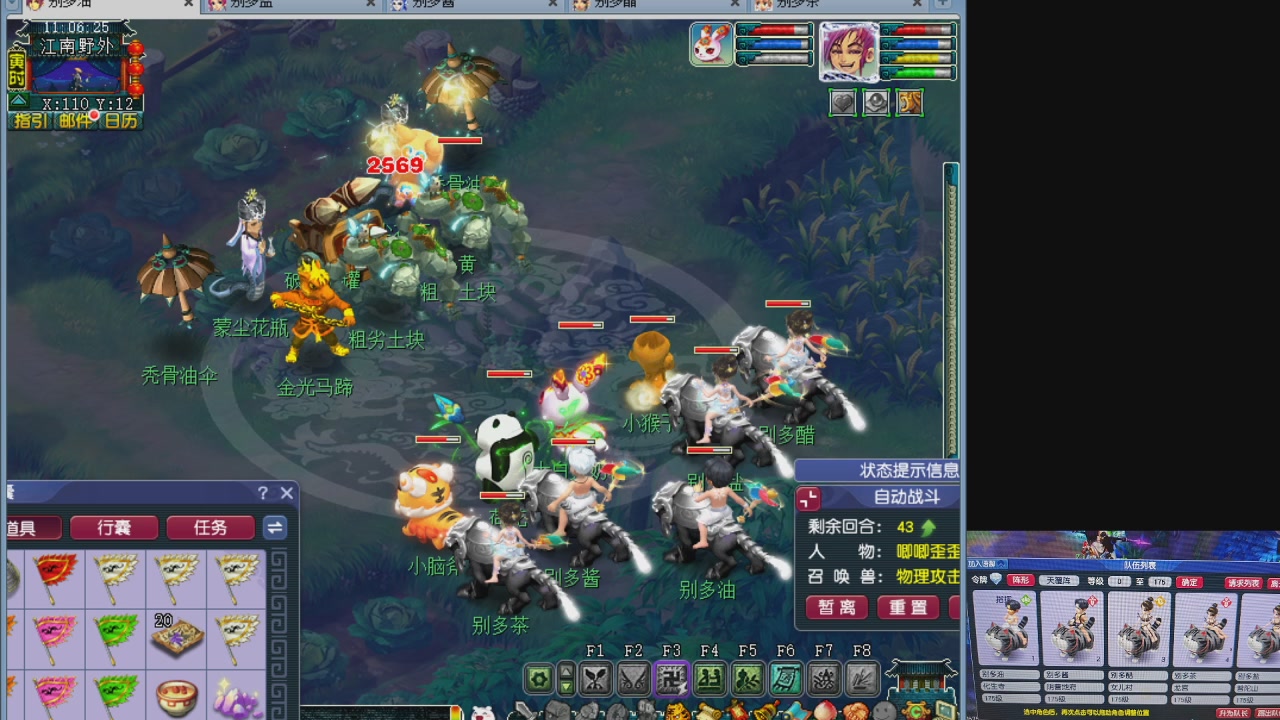Open settings via the green gear icon
The width and height of the screenshot is (1280, 720).
click(539, 678)
